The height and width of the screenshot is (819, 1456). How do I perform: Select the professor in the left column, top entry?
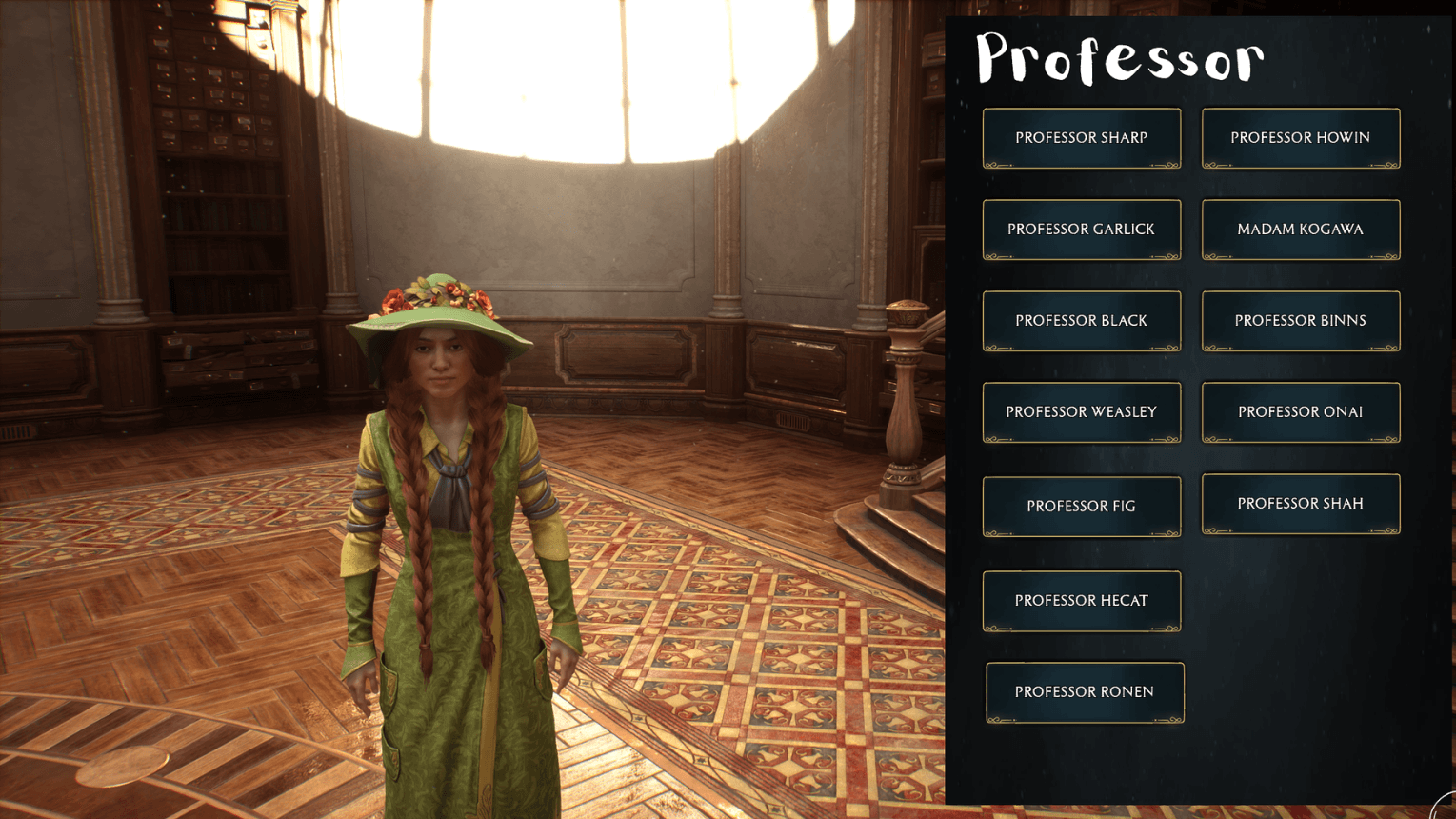[1081, 137]
